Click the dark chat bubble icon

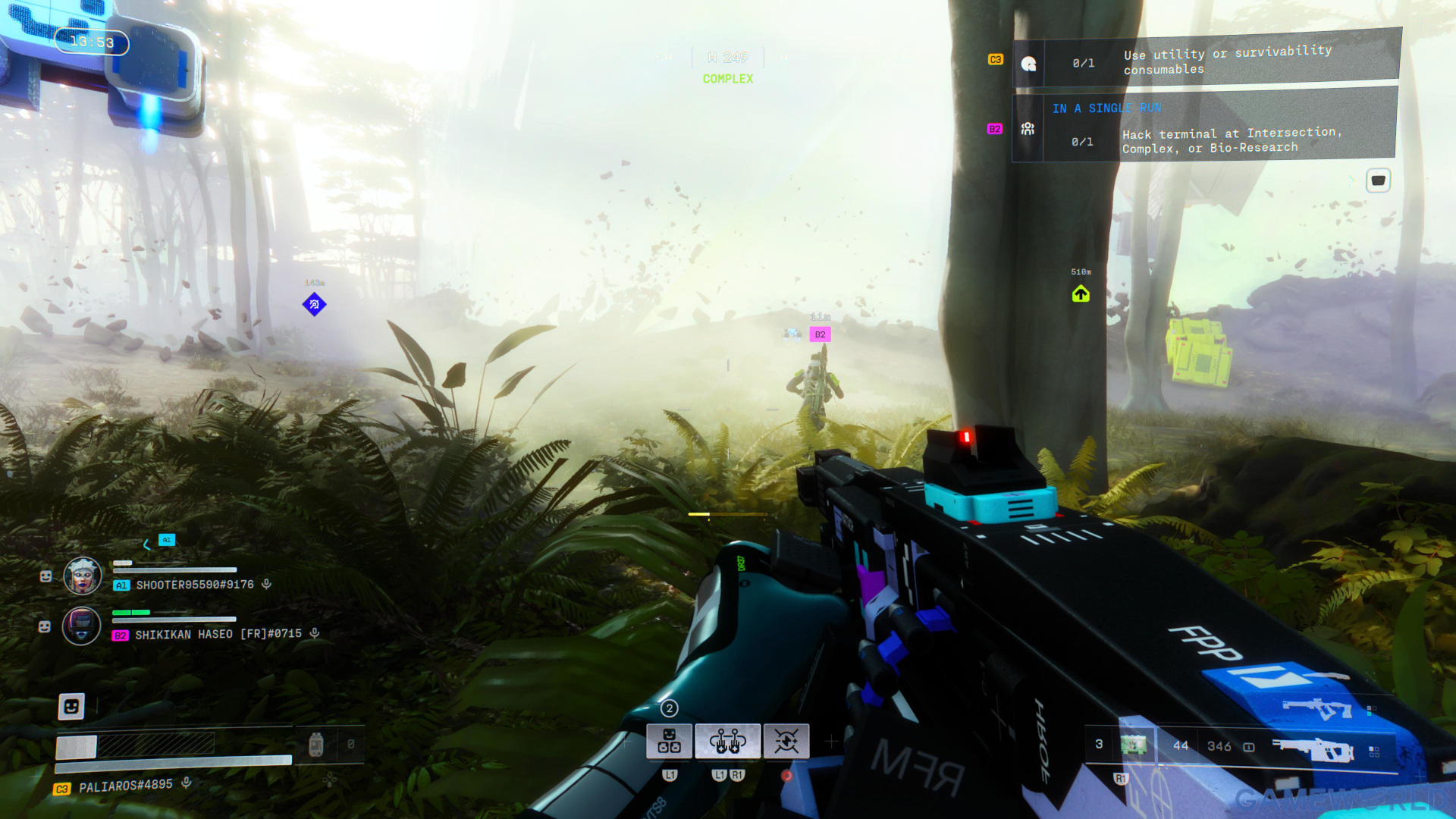[1378, 180]
